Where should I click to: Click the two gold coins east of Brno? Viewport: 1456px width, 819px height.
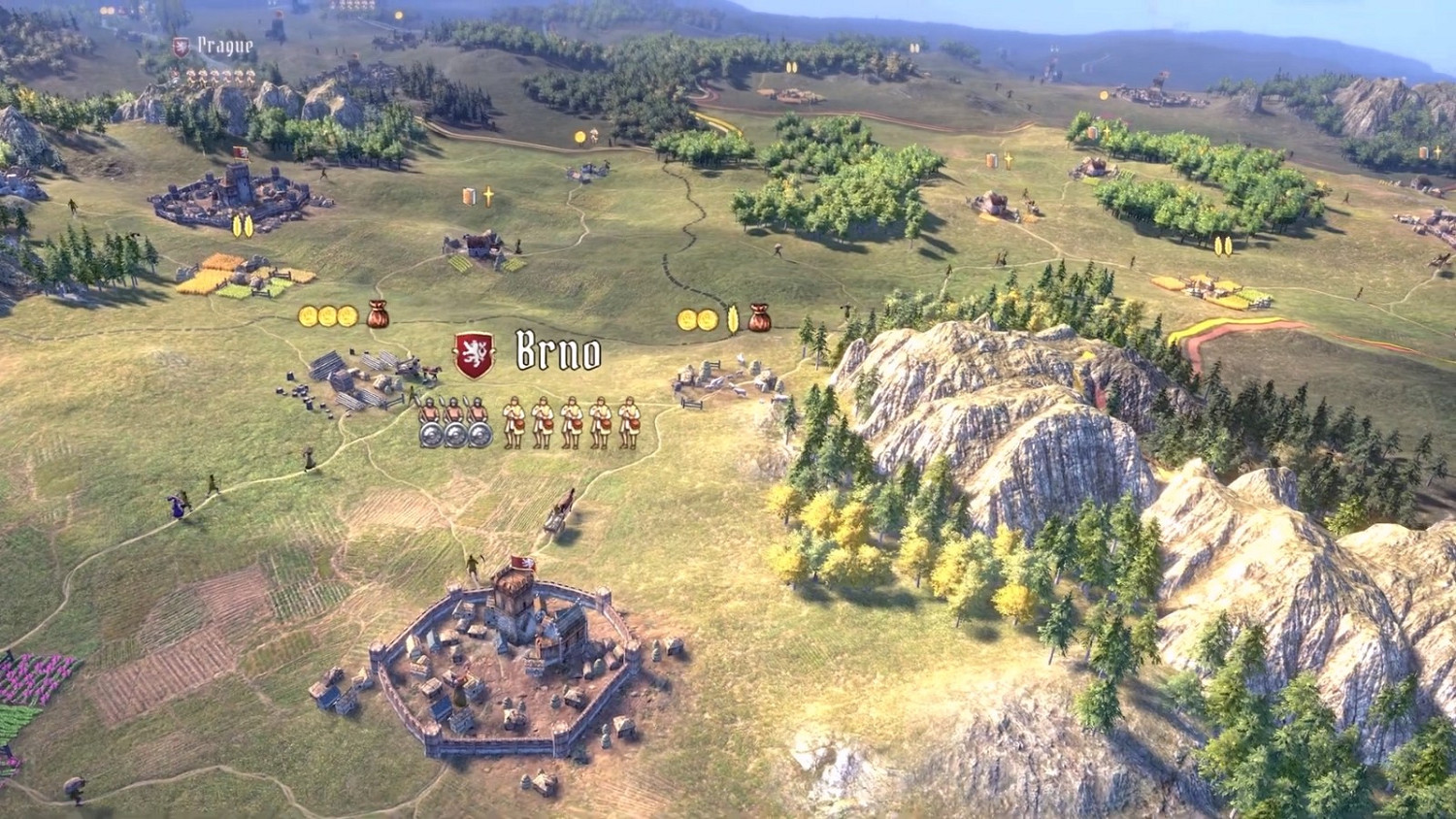pos(699,316)
